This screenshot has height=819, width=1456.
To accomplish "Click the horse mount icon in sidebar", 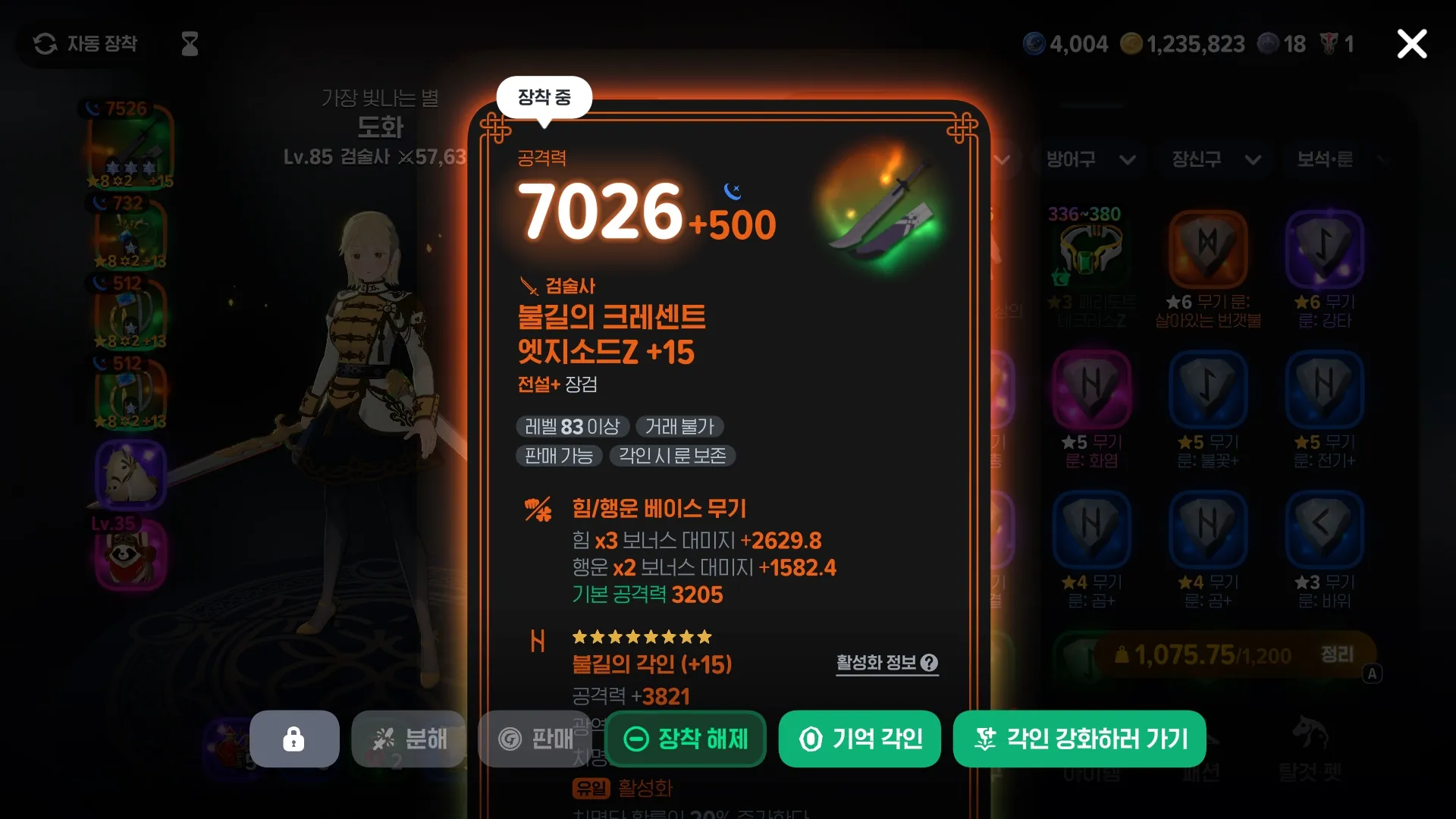I will tap(129, 474).
